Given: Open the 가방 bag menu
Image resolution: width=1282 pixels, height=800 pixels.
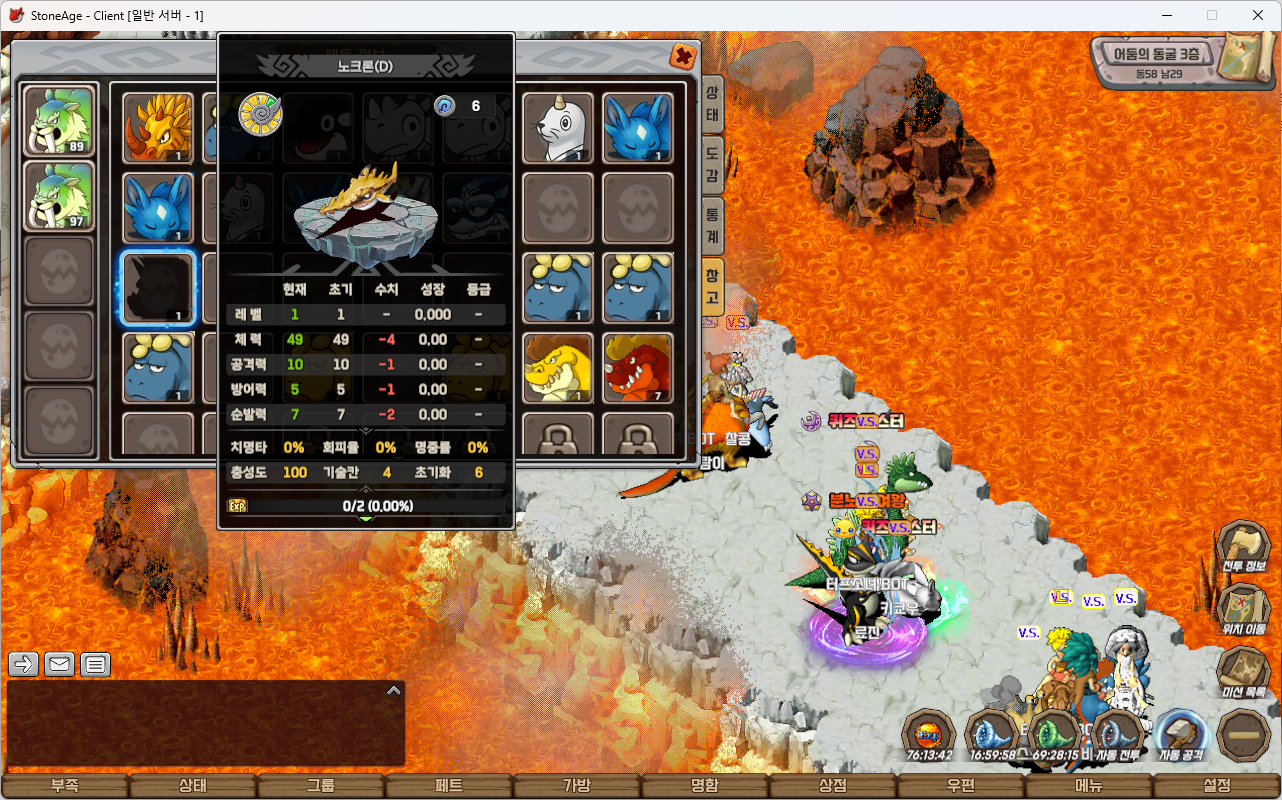Looking at the screenshot, I should 576,786.
